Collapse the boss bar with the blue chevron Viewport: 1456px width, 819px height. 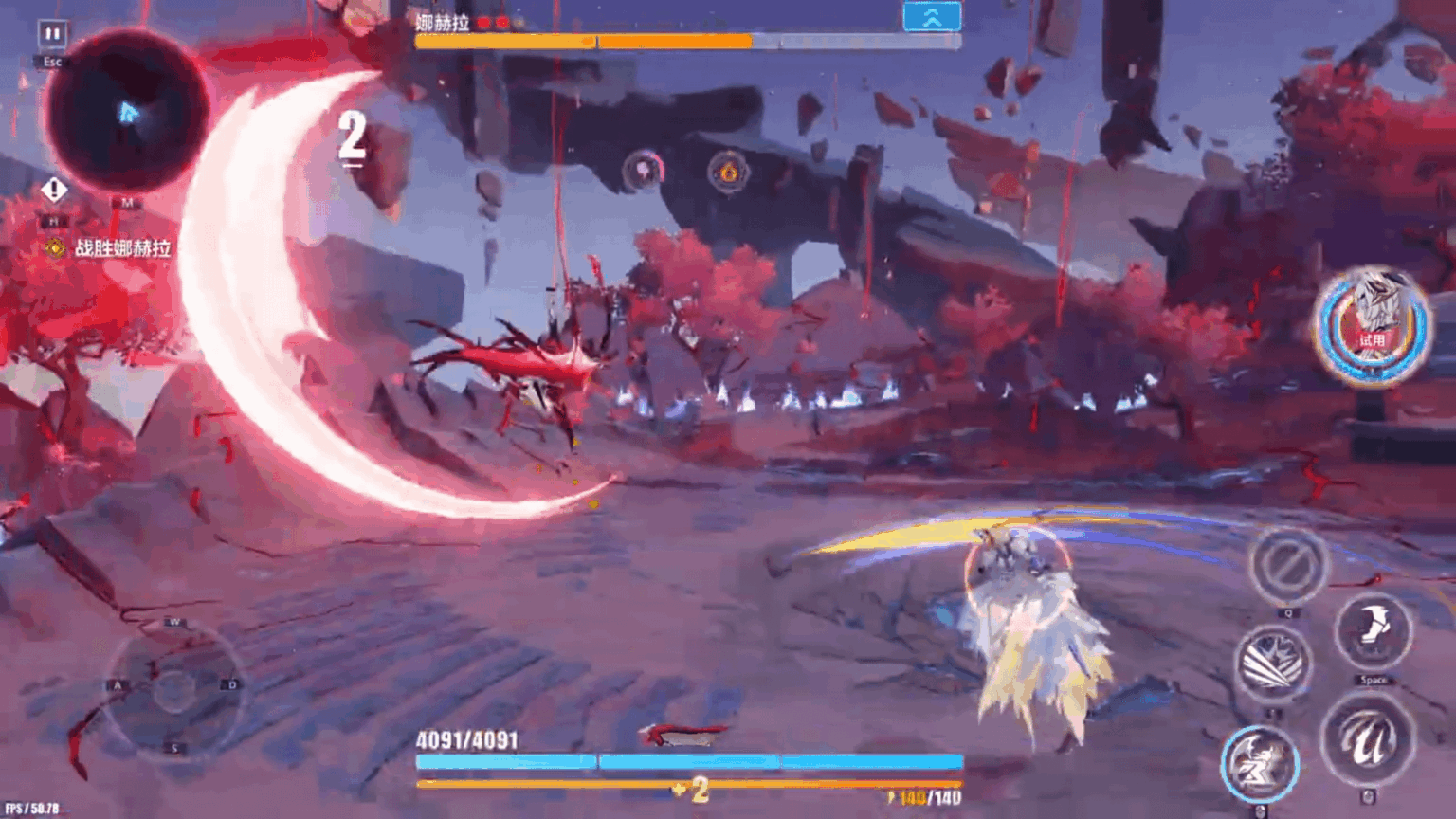click(934, 16)
